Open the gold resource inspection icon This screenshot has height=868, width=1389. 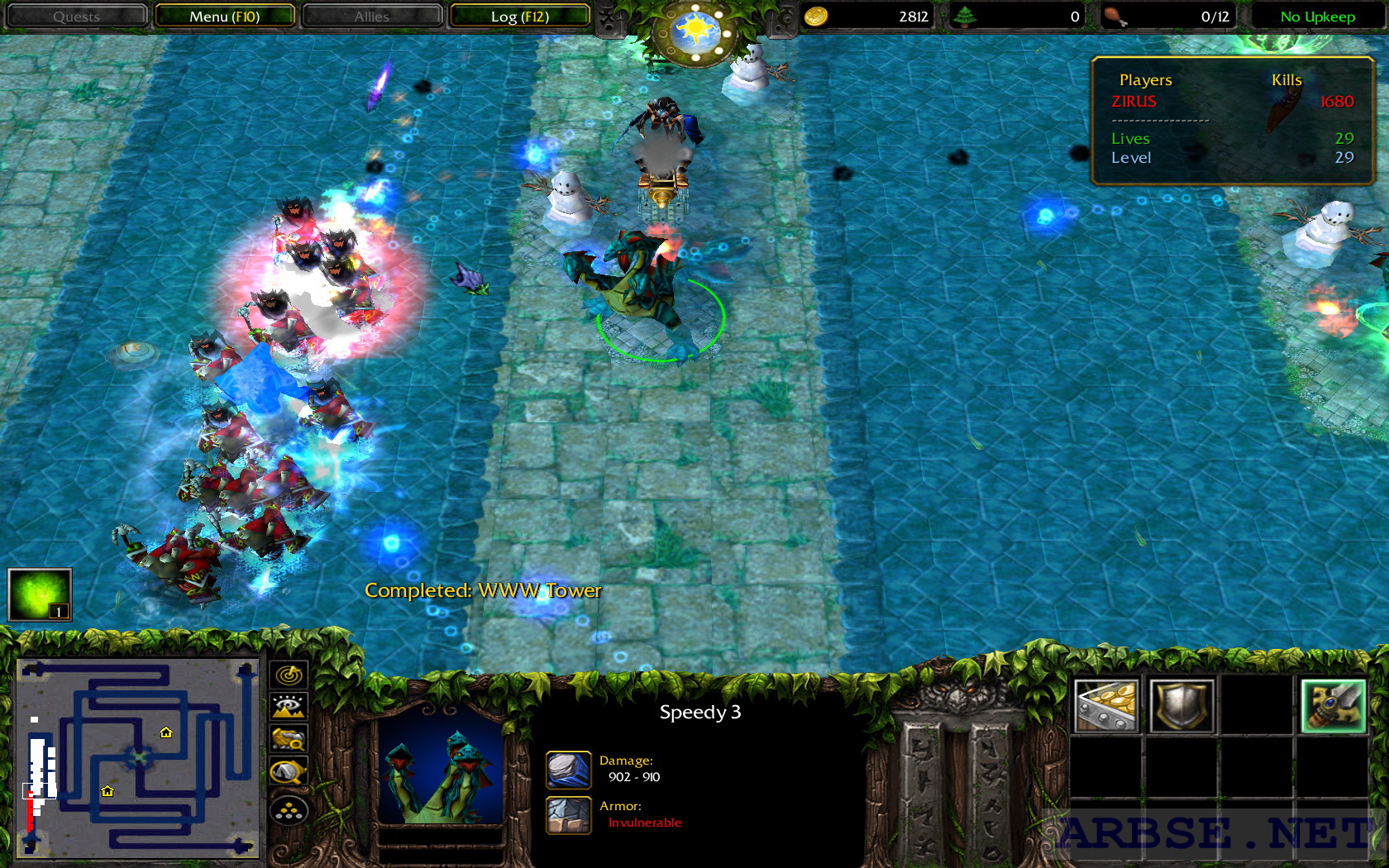point(289,738)
